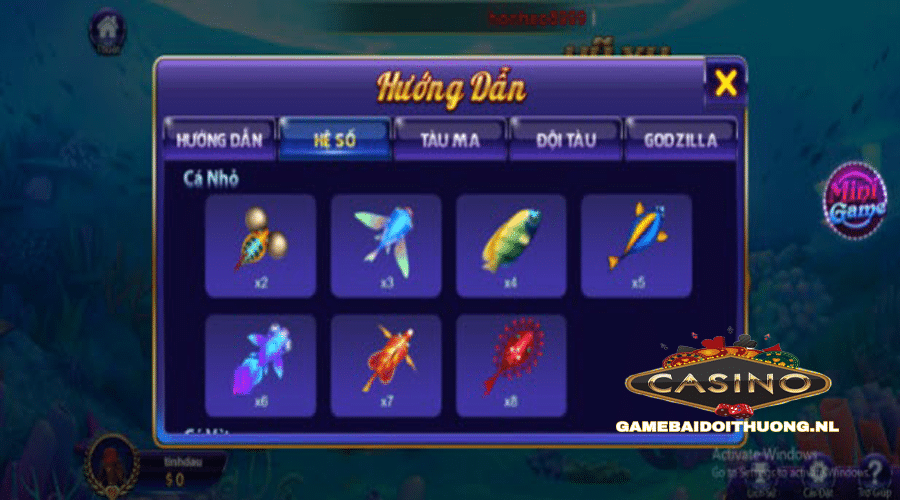Show the Đội Tàu tab
Screen dimensions: 900x500
click(x=565, y=139)
